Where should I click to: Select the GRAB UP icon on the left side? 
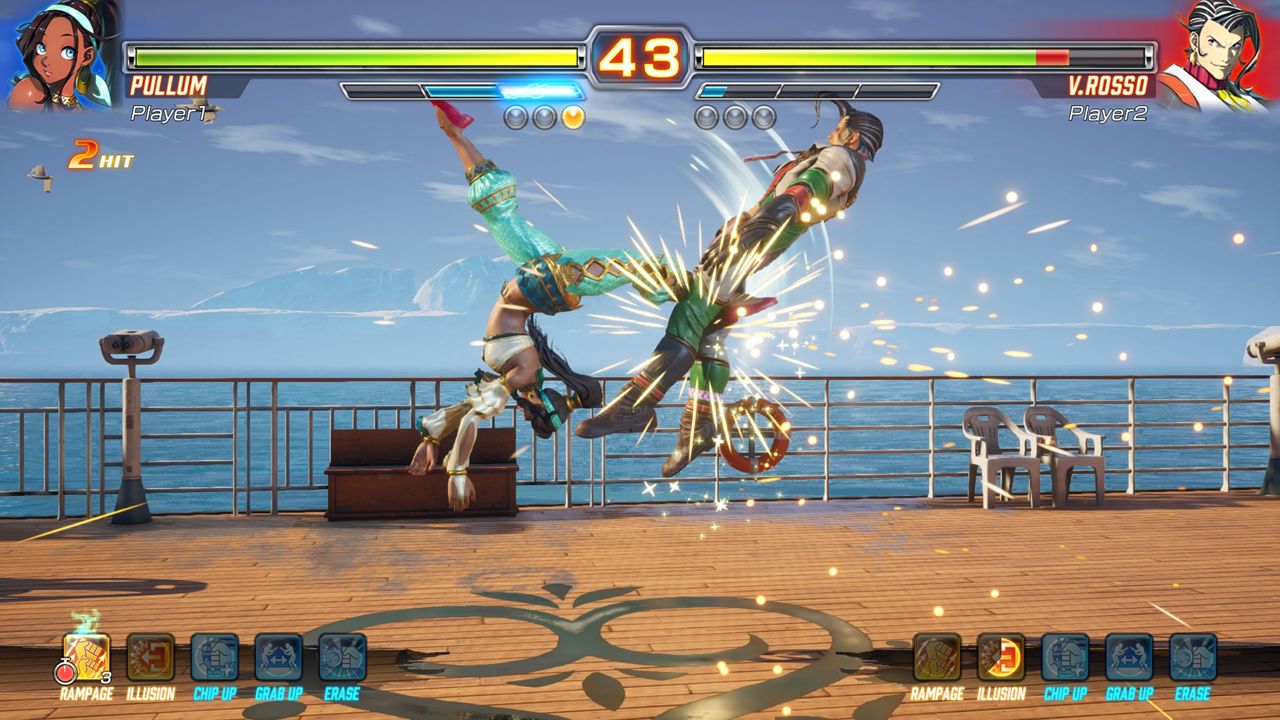pos(278,655)
